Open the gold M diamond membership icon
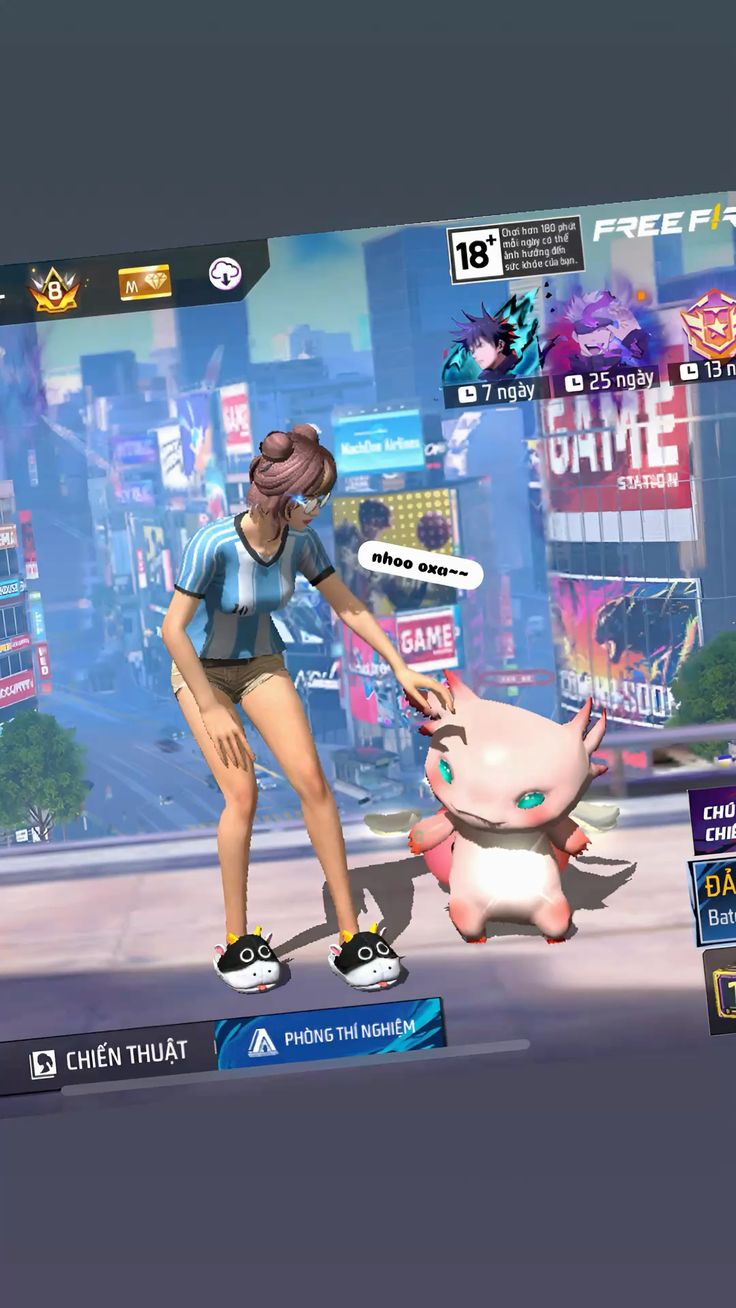This screenshot has height=1308, width=736. pyautogui.click(x=145, y=283)
